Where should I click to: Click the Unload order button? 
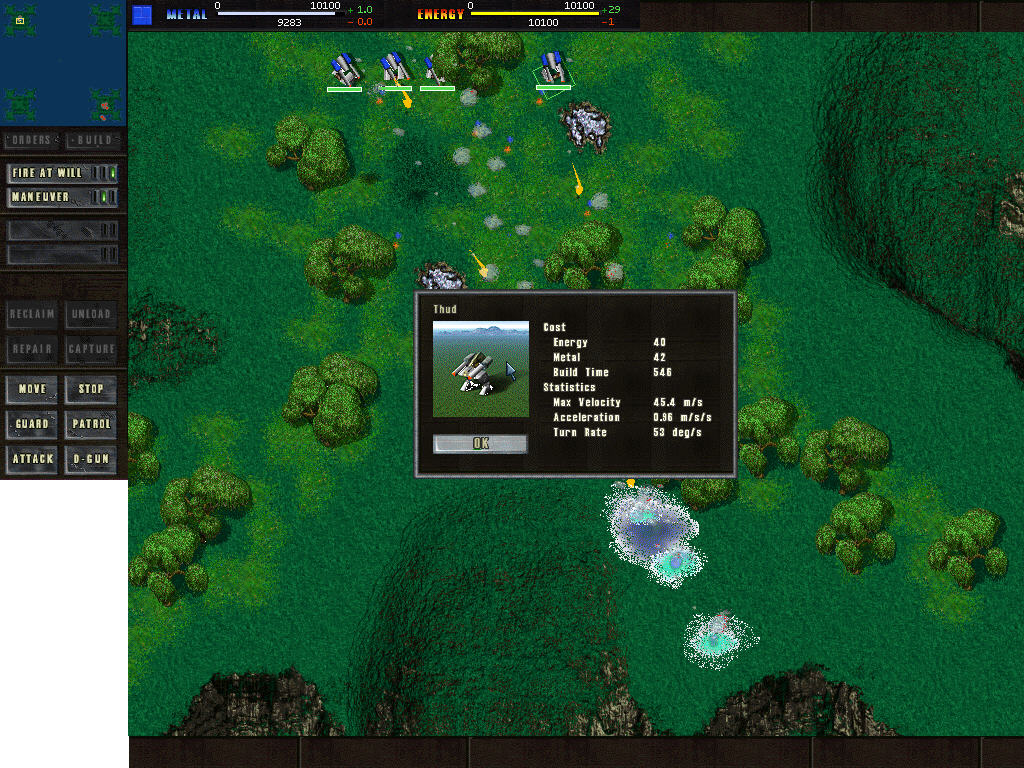click(x=91, y=314)
